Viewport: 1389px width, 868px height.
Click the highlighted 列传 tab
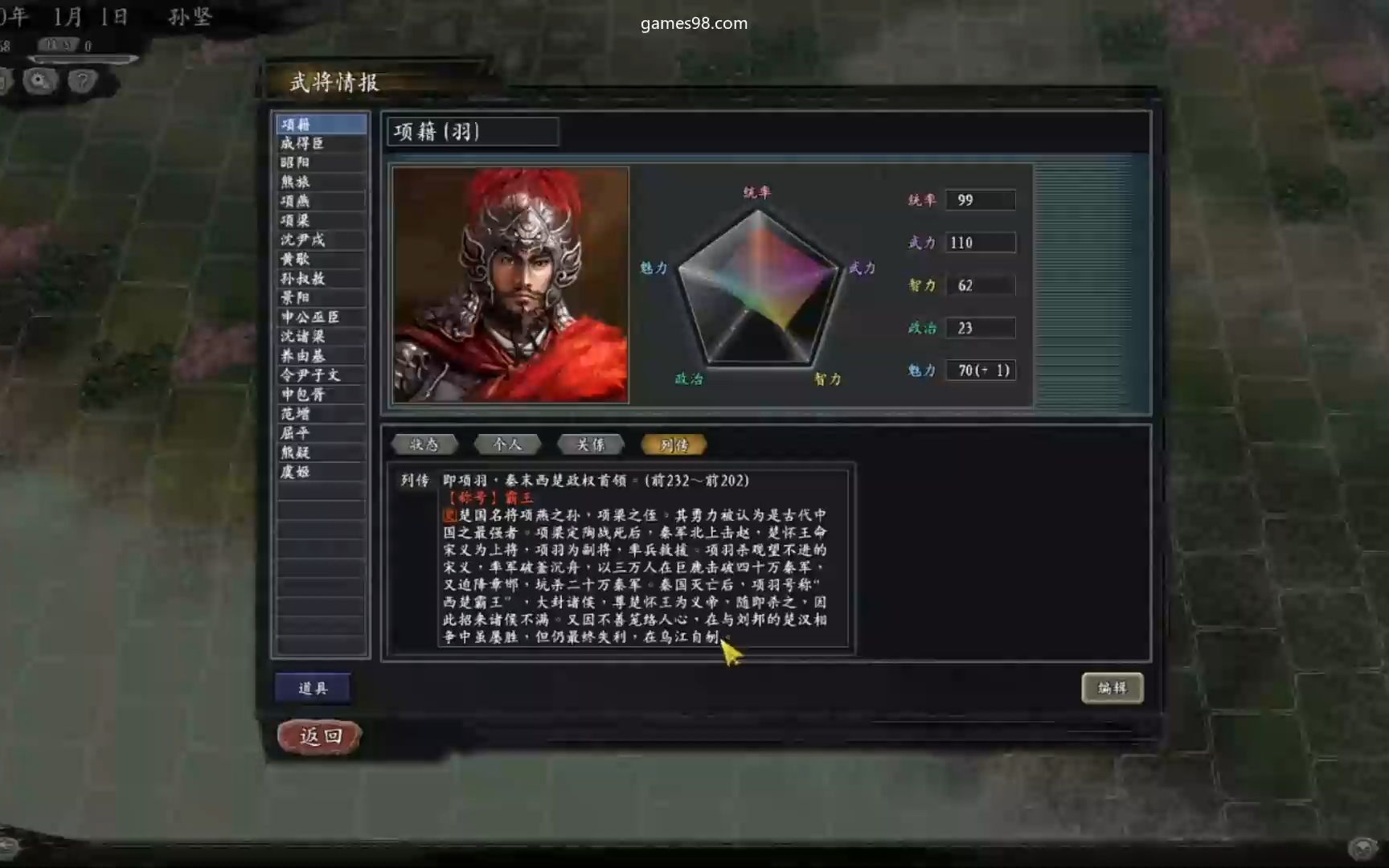tap(674, 444)
